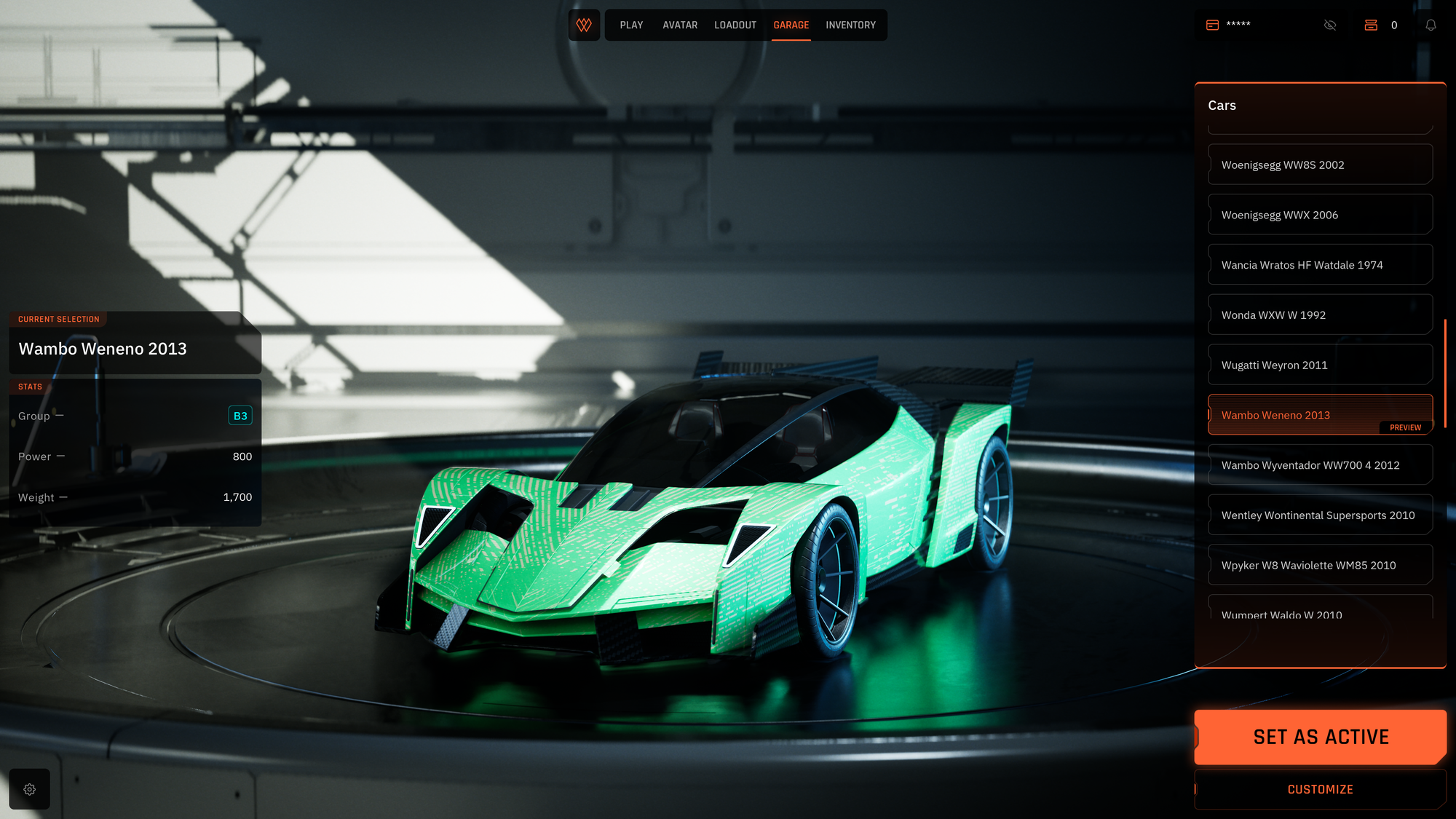
Task: Choose Wambo Wyventador WW700 4 2012
Action: pyautogui.click(x=1320, y=465)
